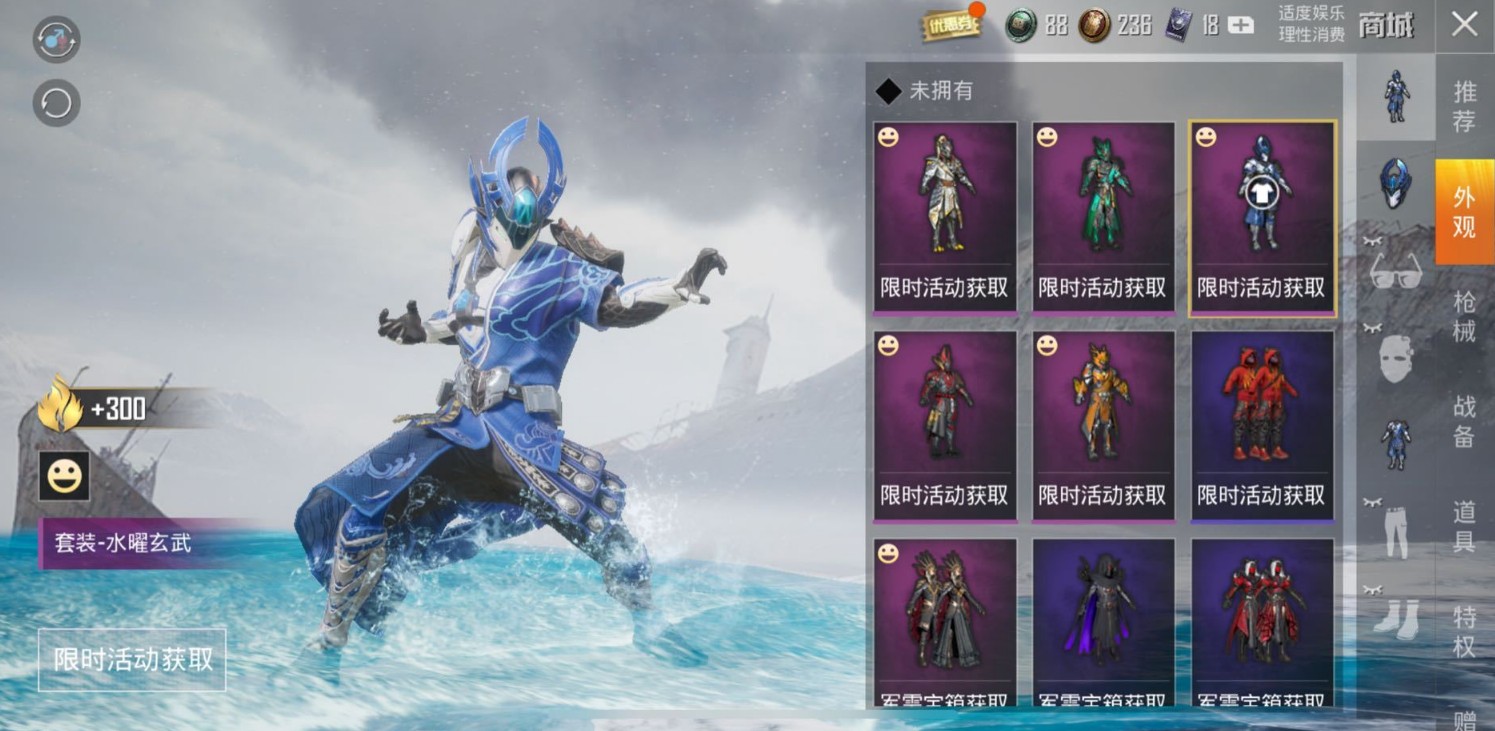Toggle the 未拥有 ownership filter

932,91
